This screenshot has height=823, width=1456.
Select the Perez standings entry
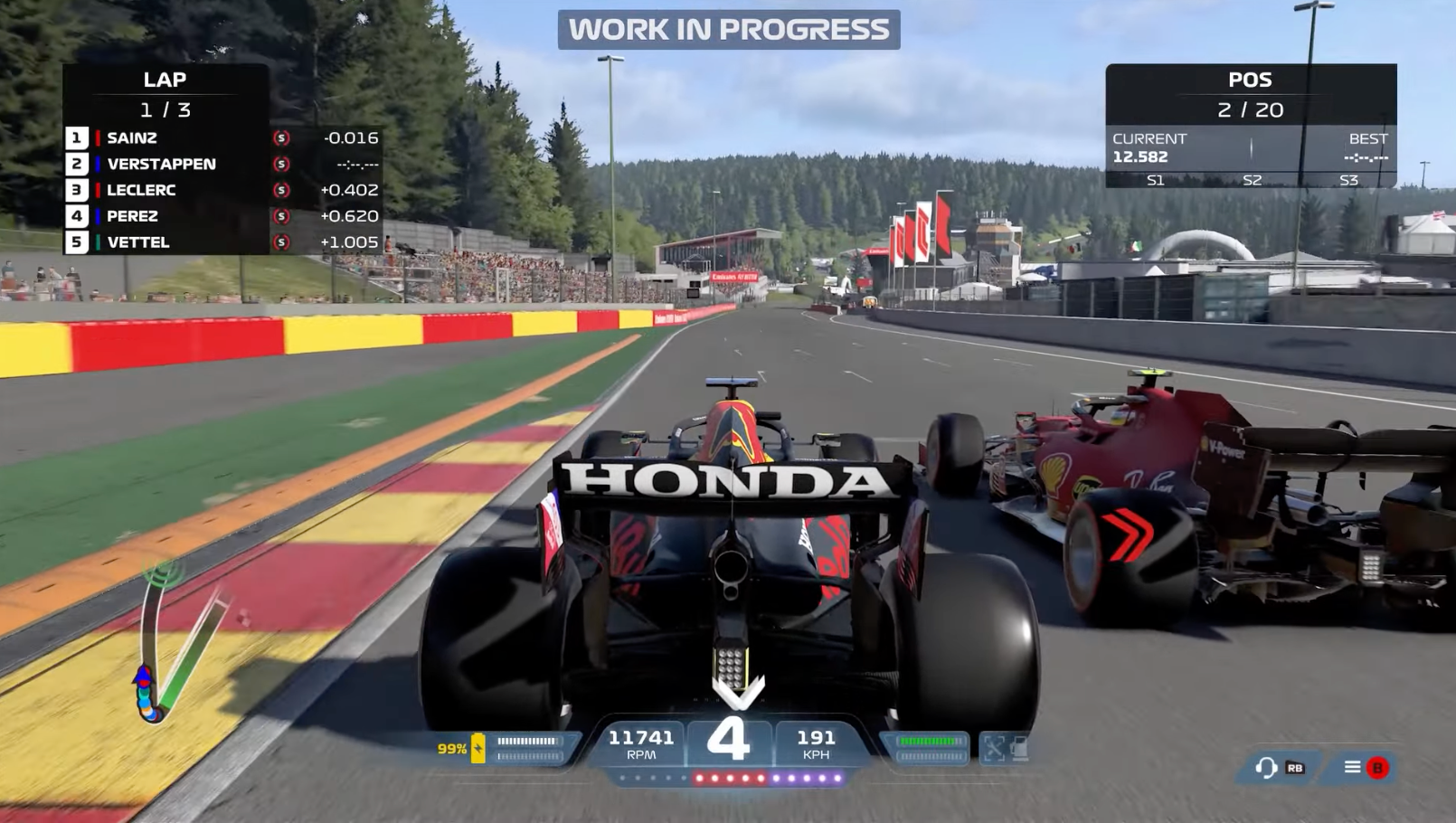coord(132,216)
